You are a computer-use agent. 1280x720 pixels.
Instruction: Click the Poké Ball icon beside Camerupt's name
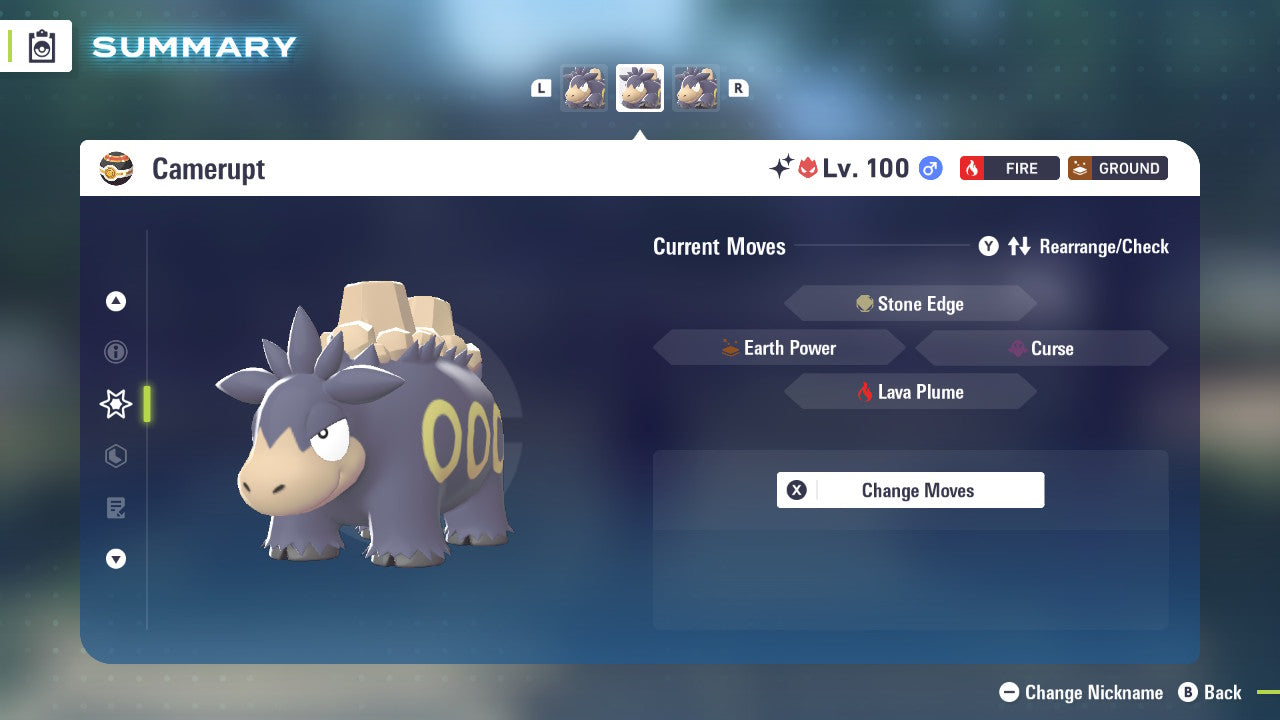[x=116, y=168]
